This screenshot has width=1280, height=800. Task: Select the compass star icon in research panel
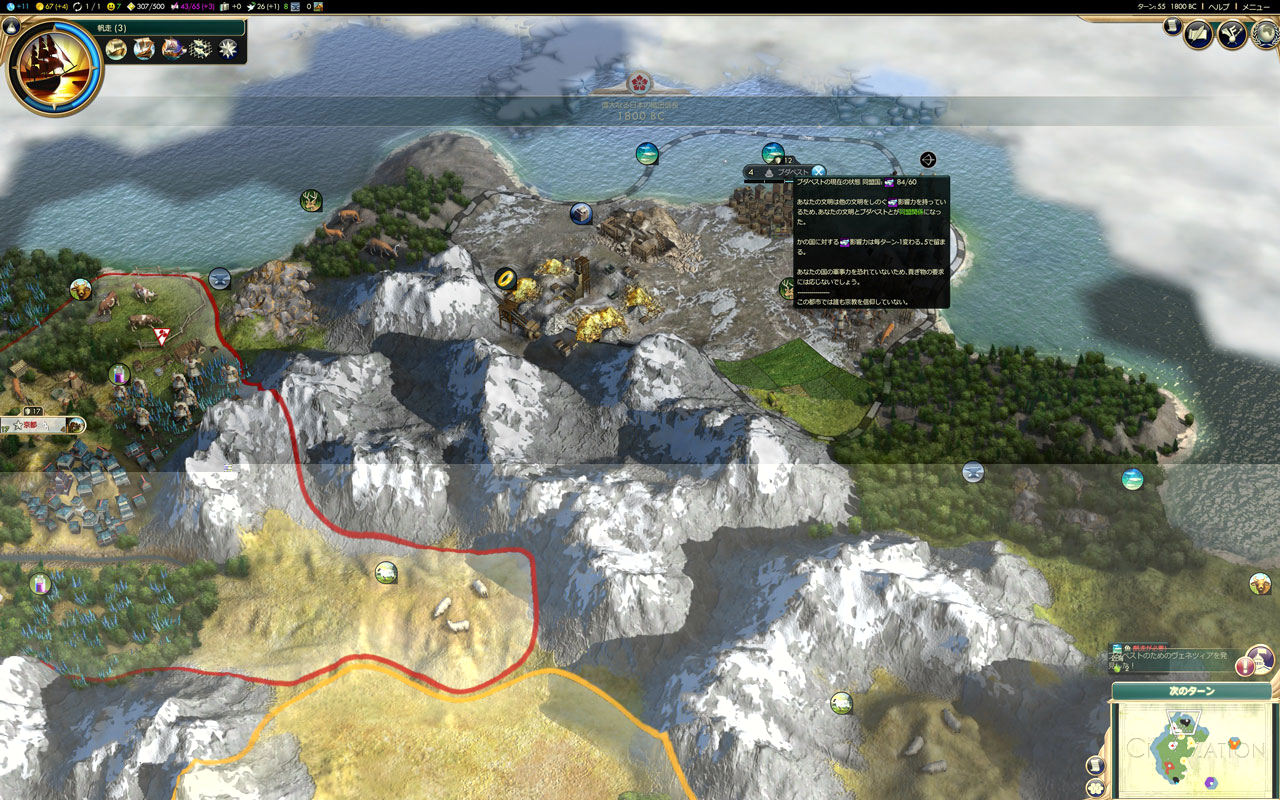(228, 49)
